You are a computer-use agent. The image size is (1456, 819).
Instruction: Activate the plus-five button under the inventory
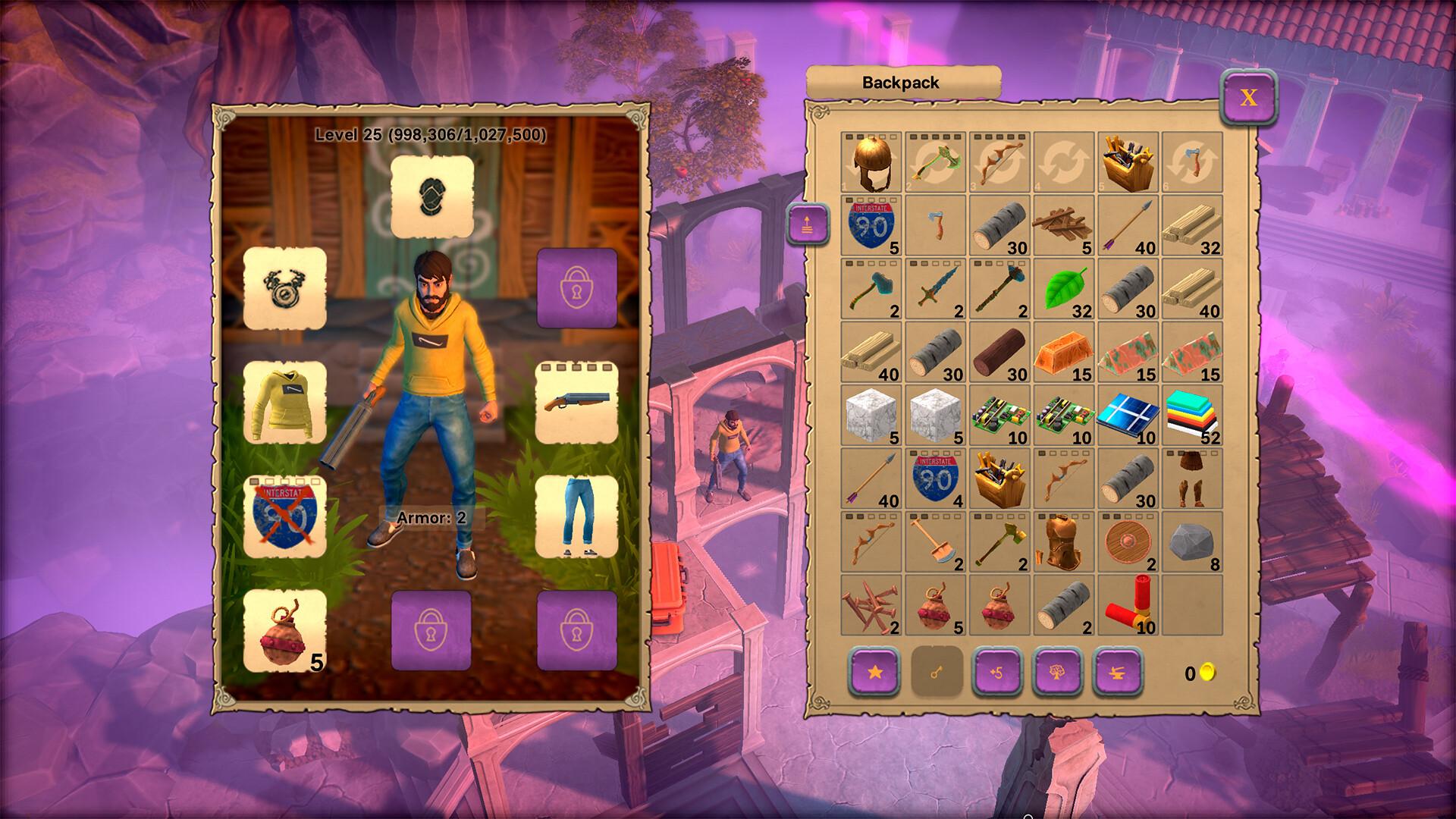pos(997,671)
